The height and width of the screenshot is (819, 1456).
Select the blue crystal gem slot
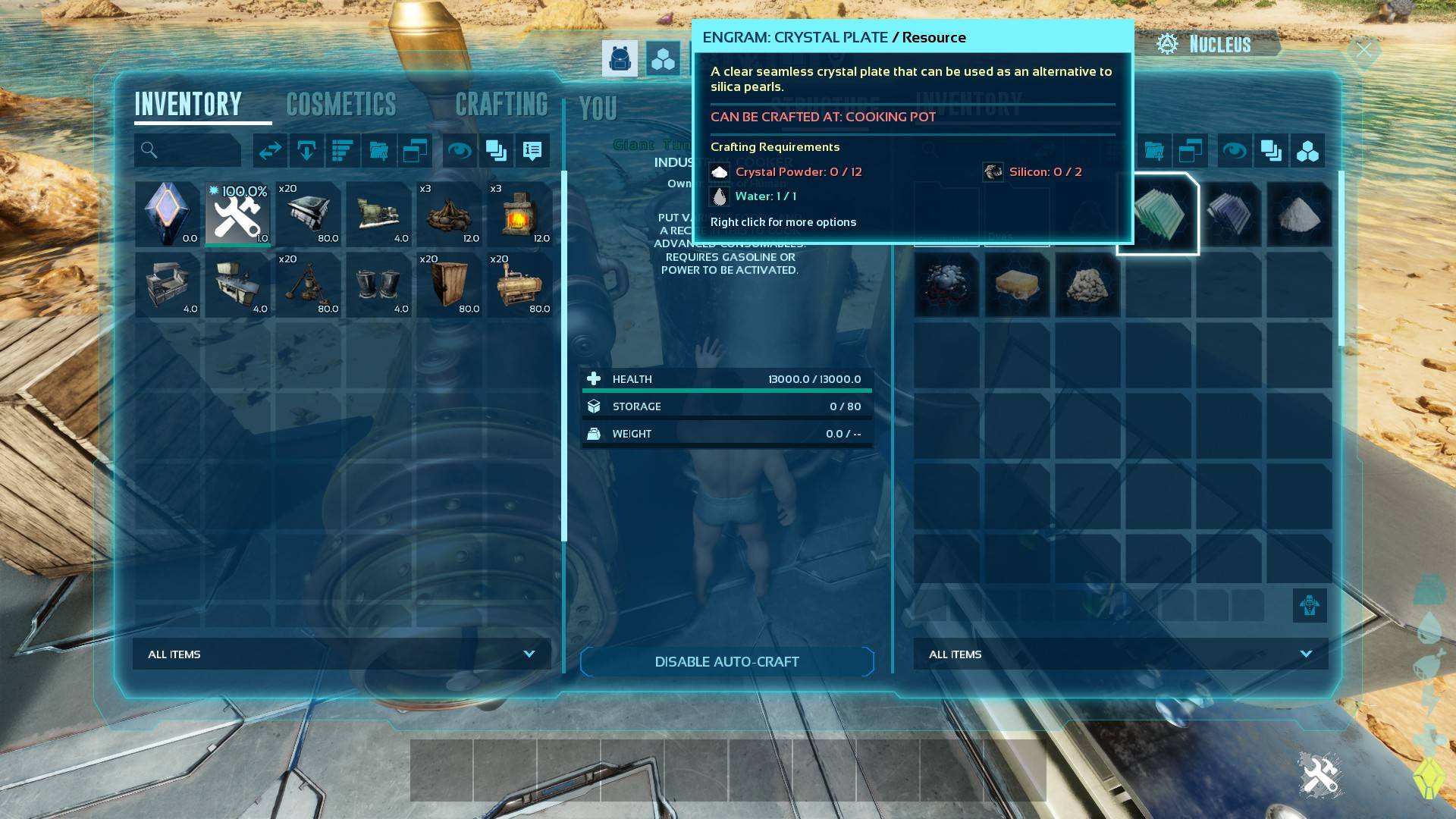click(x=168, y=215)
